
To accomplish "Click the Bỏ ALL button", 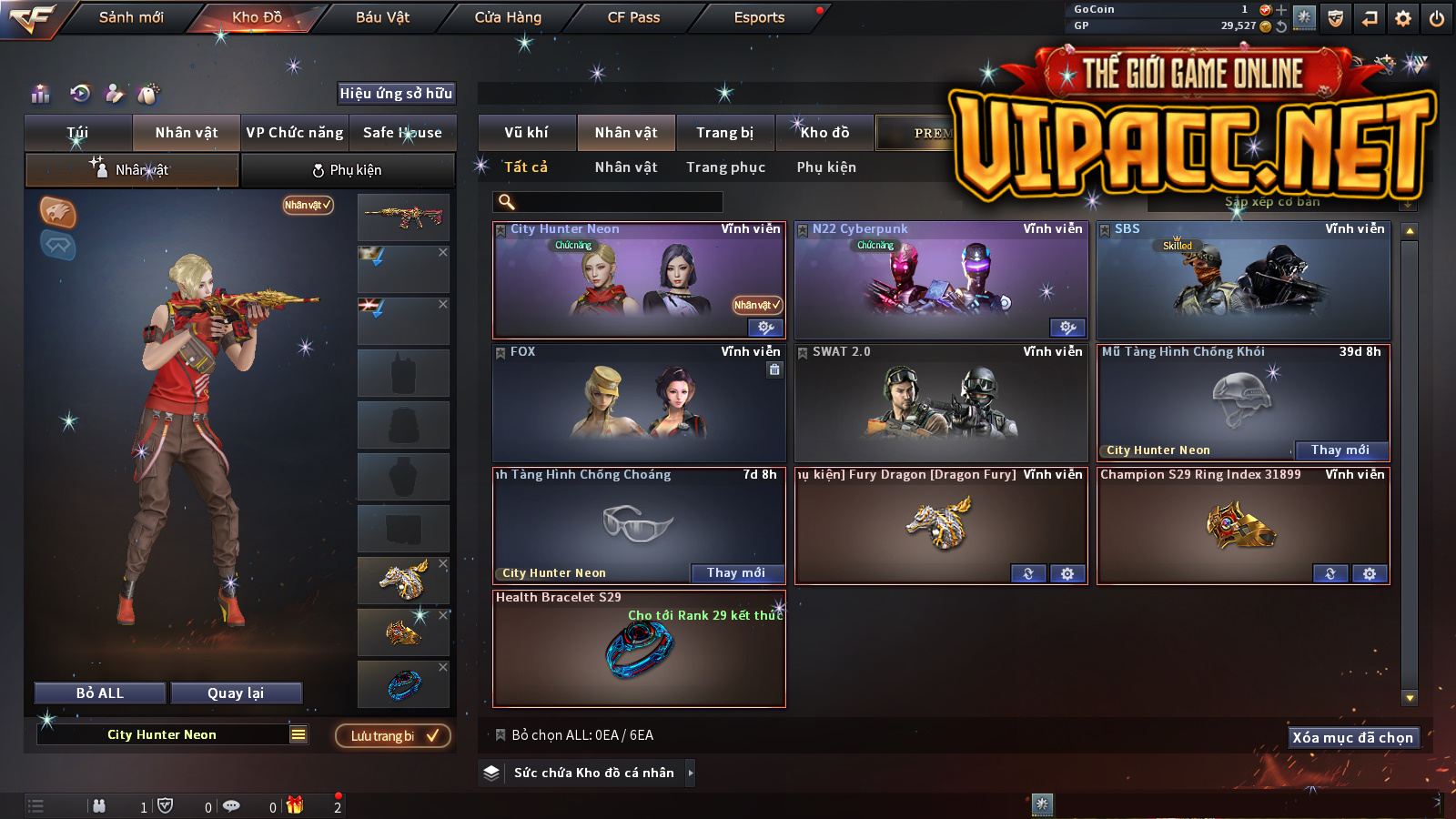I will tap(100, 693).
